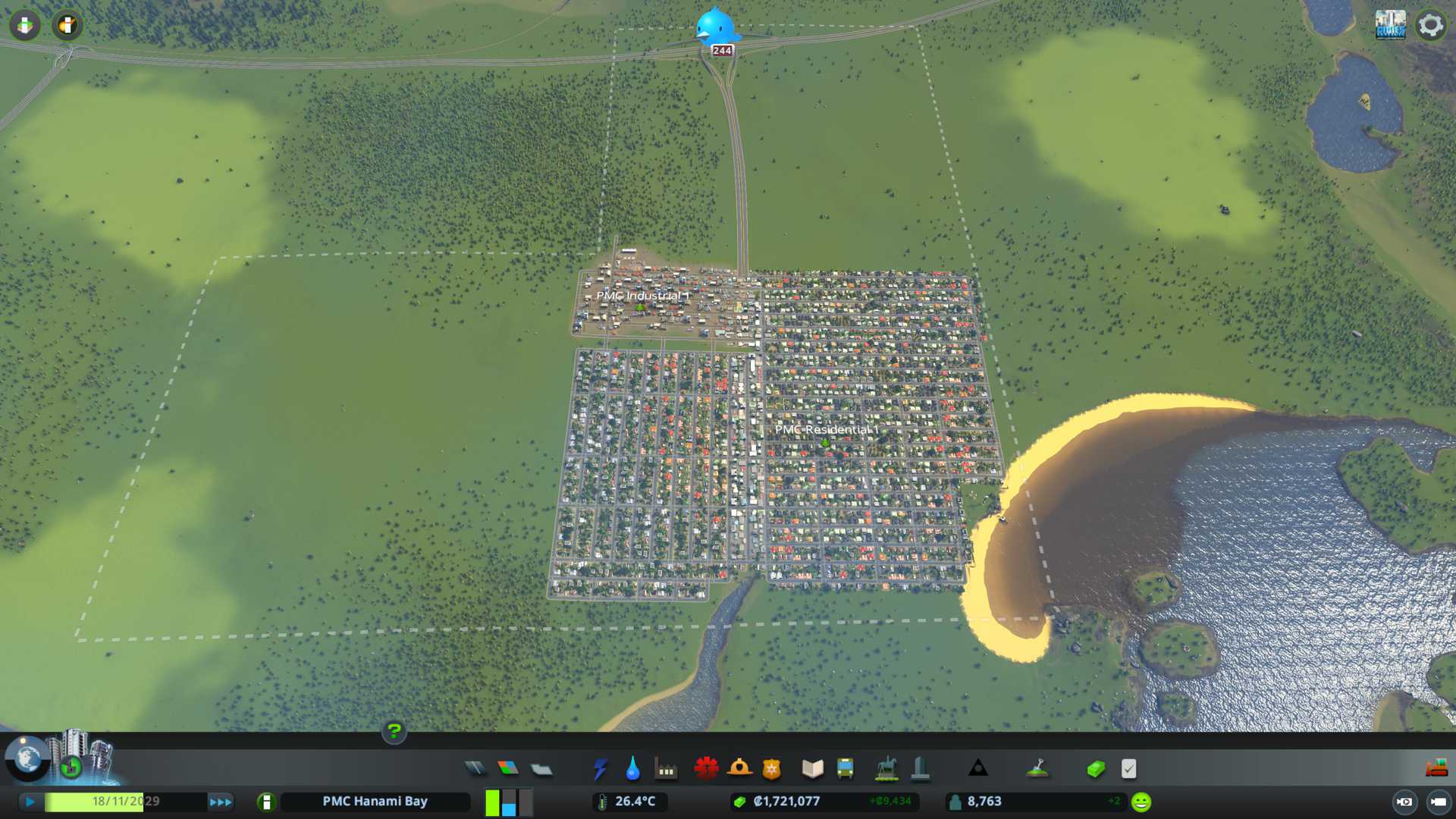Select the Electricity lightning bolt menu
This screenshot has width=1456, height=819.
click(x=600, y=769)
